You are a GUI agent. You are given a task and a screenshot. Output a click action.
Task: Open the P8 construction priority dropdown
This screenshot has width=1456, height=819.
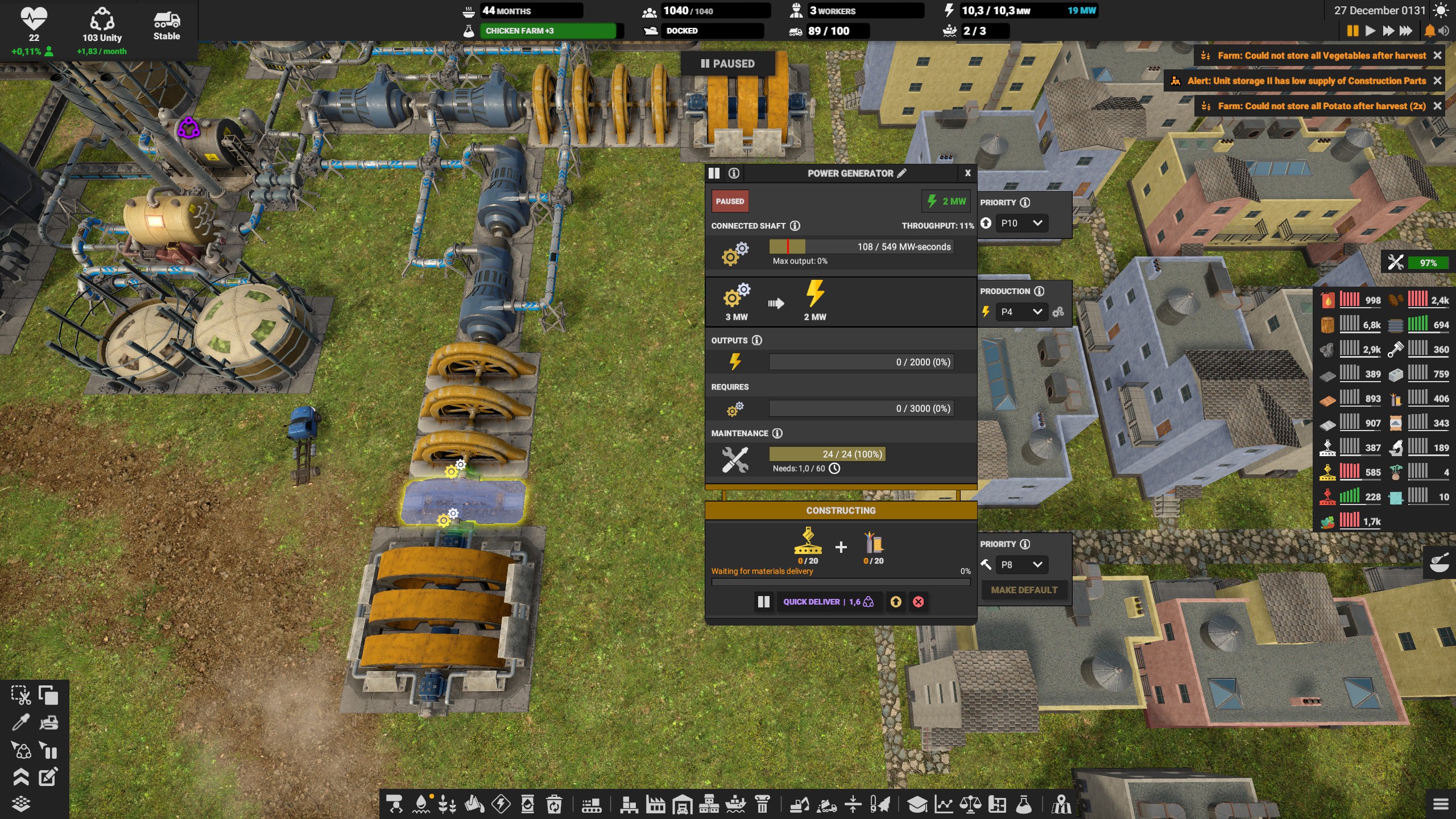[x=1021, y=565]
